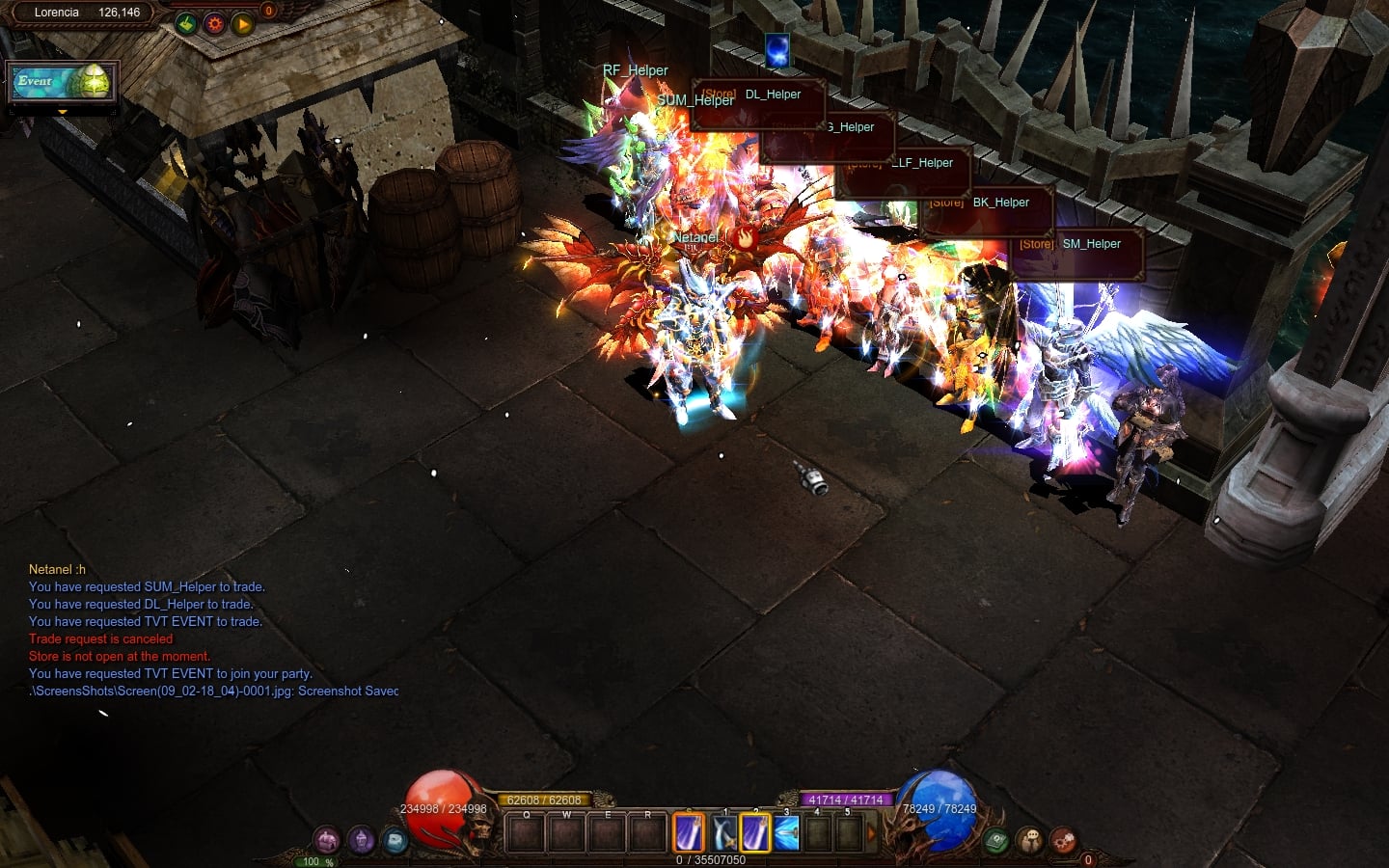Open SM_Helper's store label
Viewport: 1389px width, 868px height.
click(x=1076, y=244)
